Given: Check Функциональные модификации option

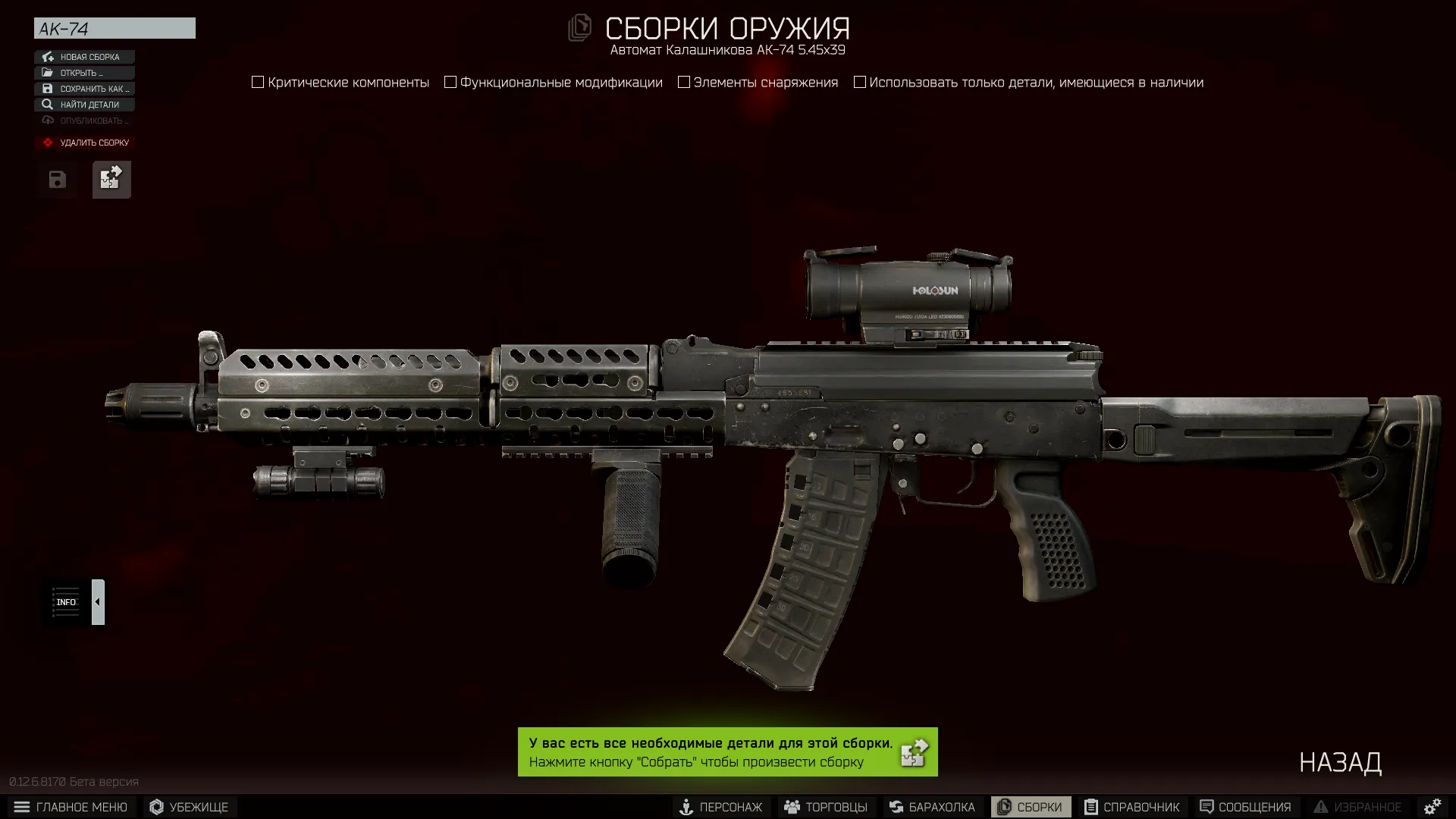Looking at the screenshot, I should 450,82.
